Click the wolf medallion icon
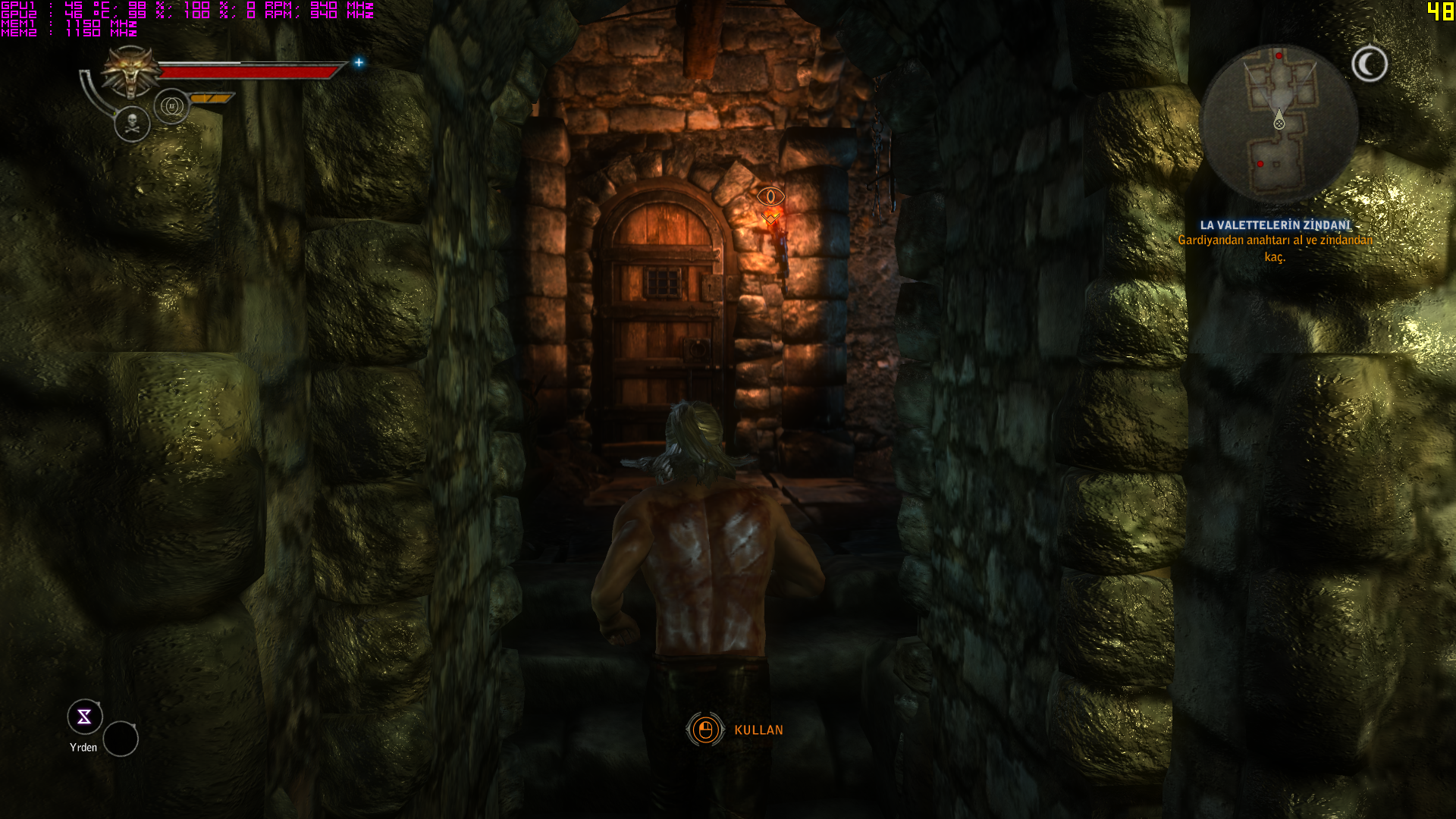Viewport: 1456px width, 819px height. 130,72
